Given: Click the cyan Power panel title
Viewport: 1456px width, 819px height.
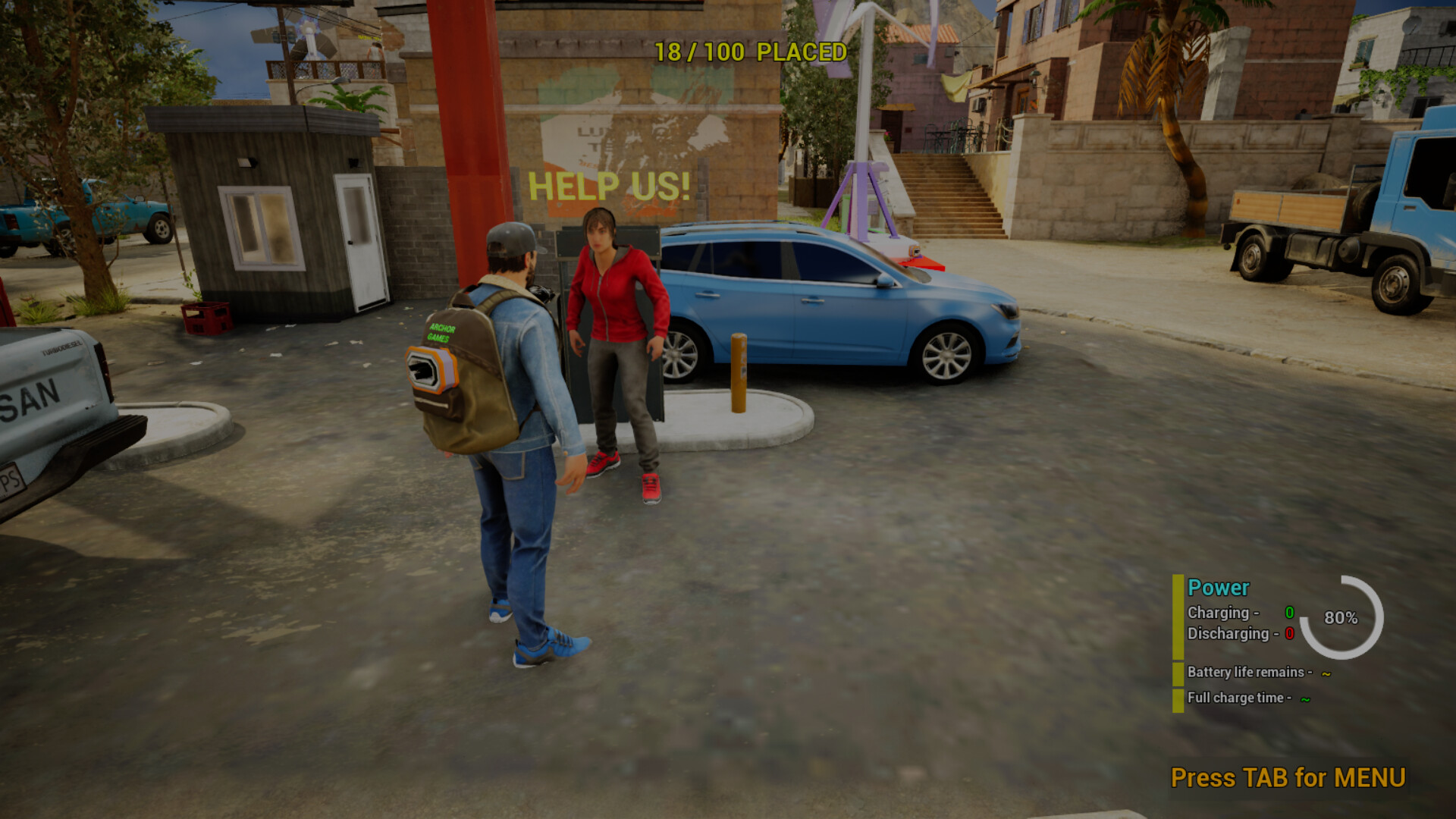Looking at the screenshot, I should (1218, 588).
